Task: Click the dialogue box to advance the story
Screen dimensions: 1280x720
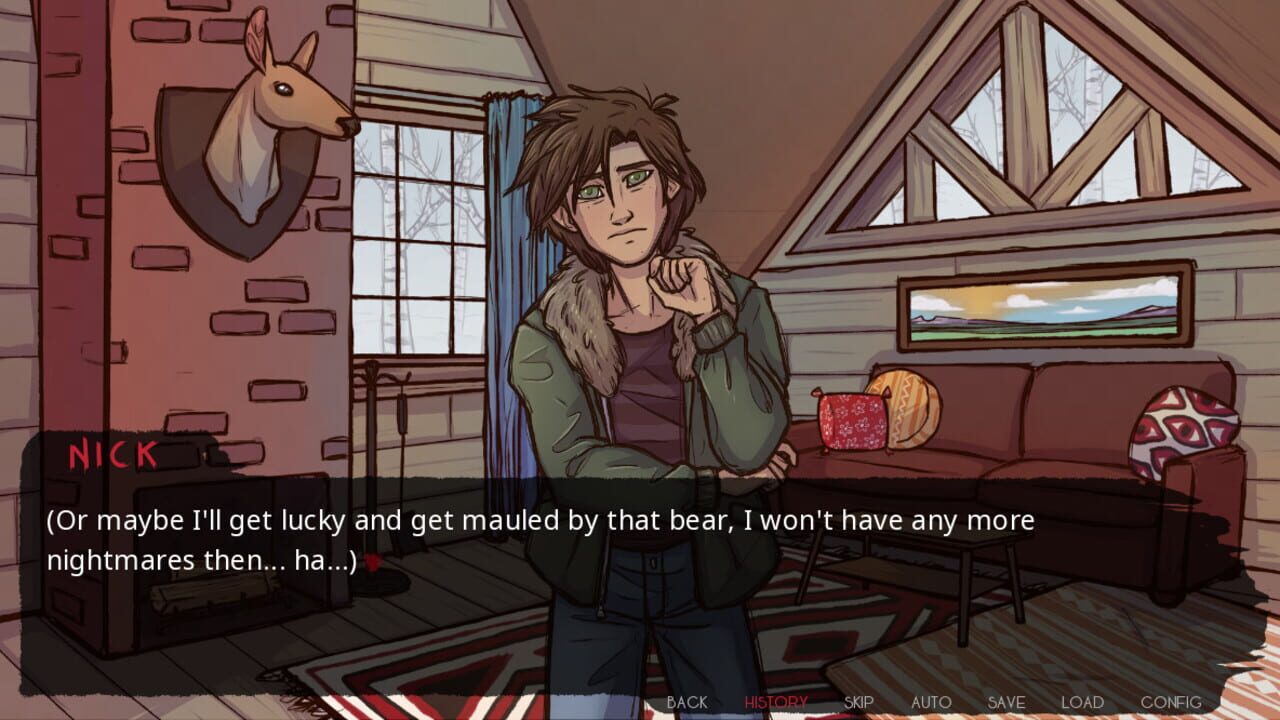Action: (640, 540)
